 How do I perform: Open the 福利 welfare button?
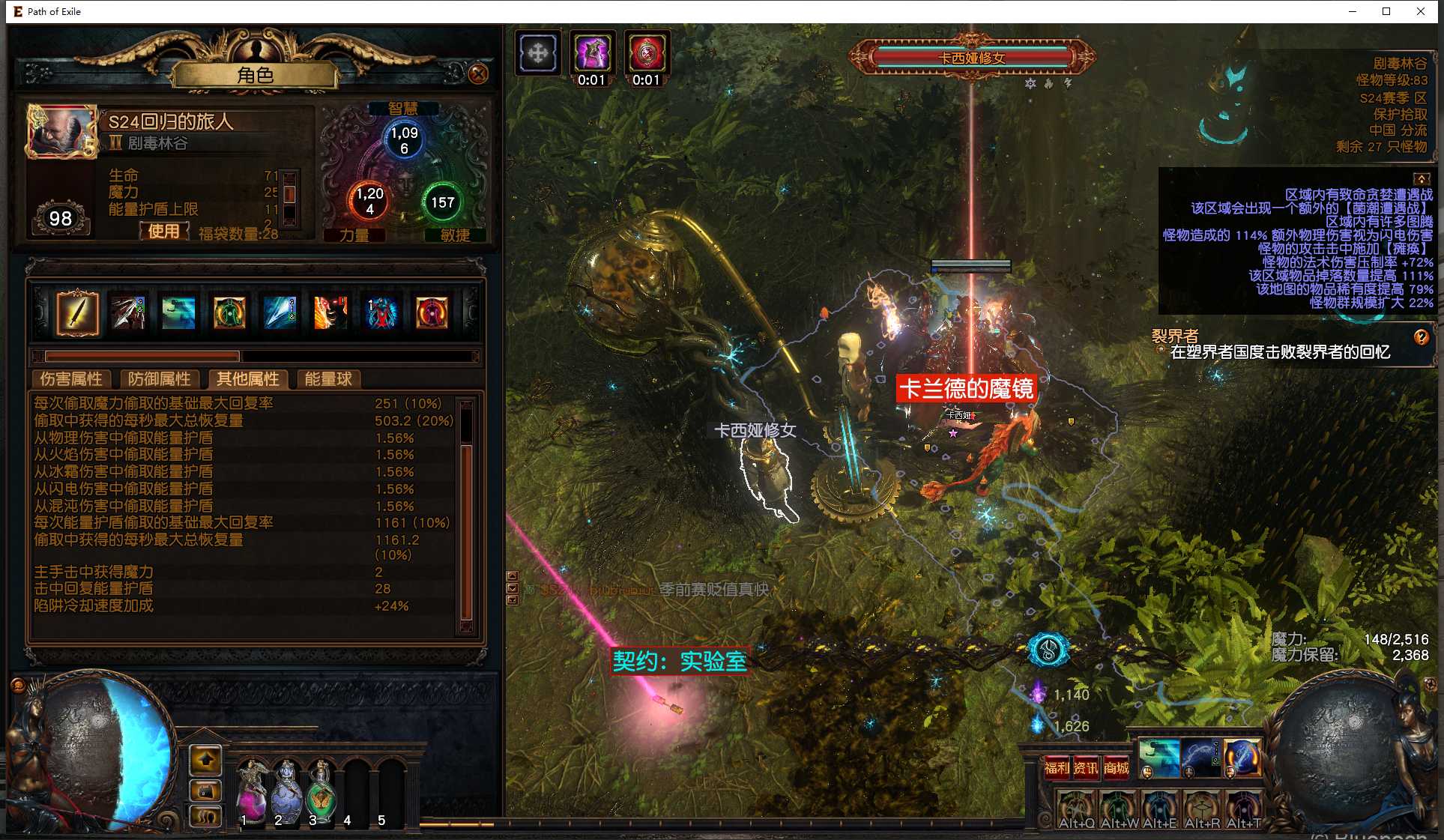coord(1057,767)
